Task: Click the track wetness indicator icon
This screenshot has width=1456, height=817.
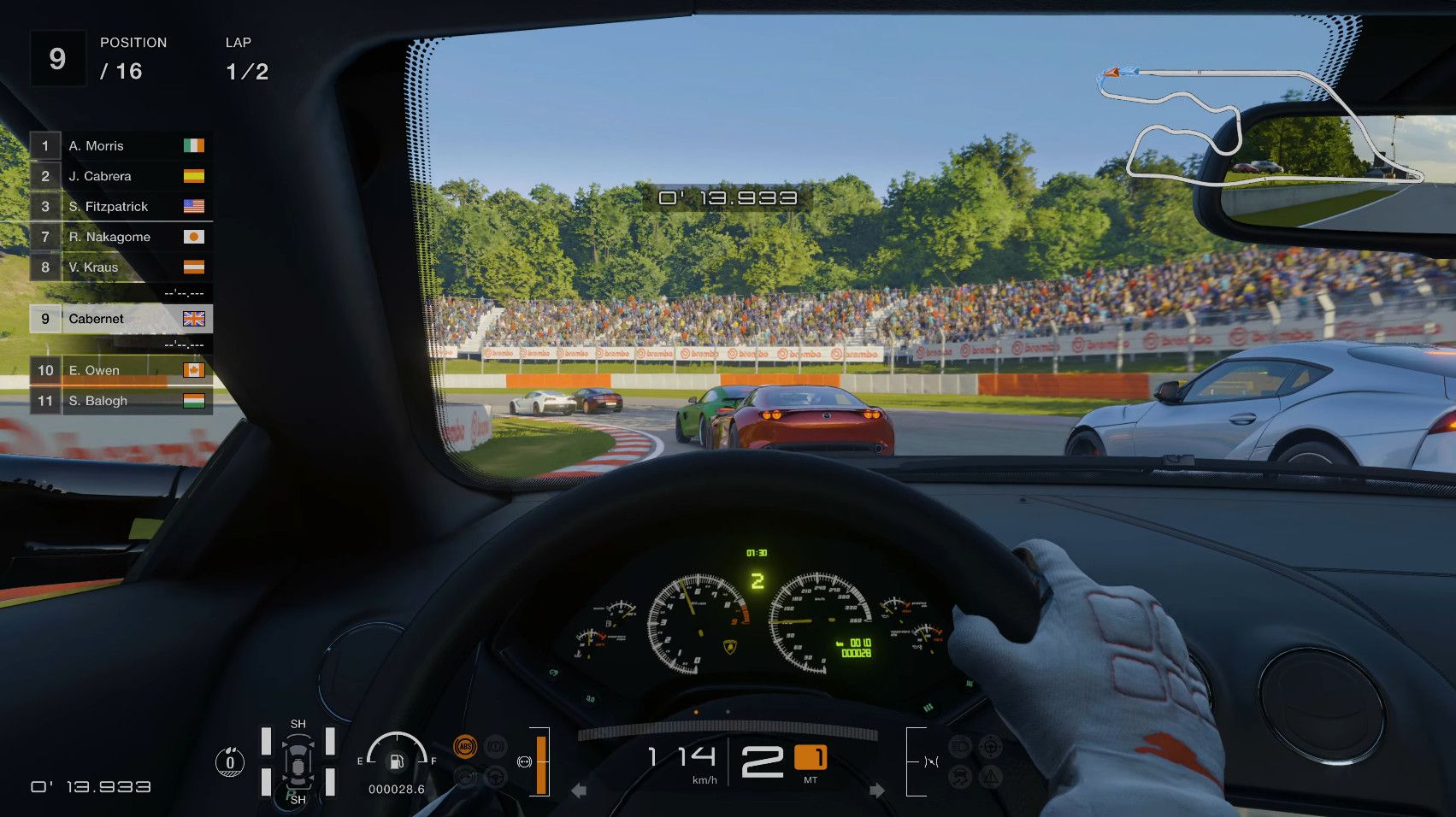Action: point(229,762)
